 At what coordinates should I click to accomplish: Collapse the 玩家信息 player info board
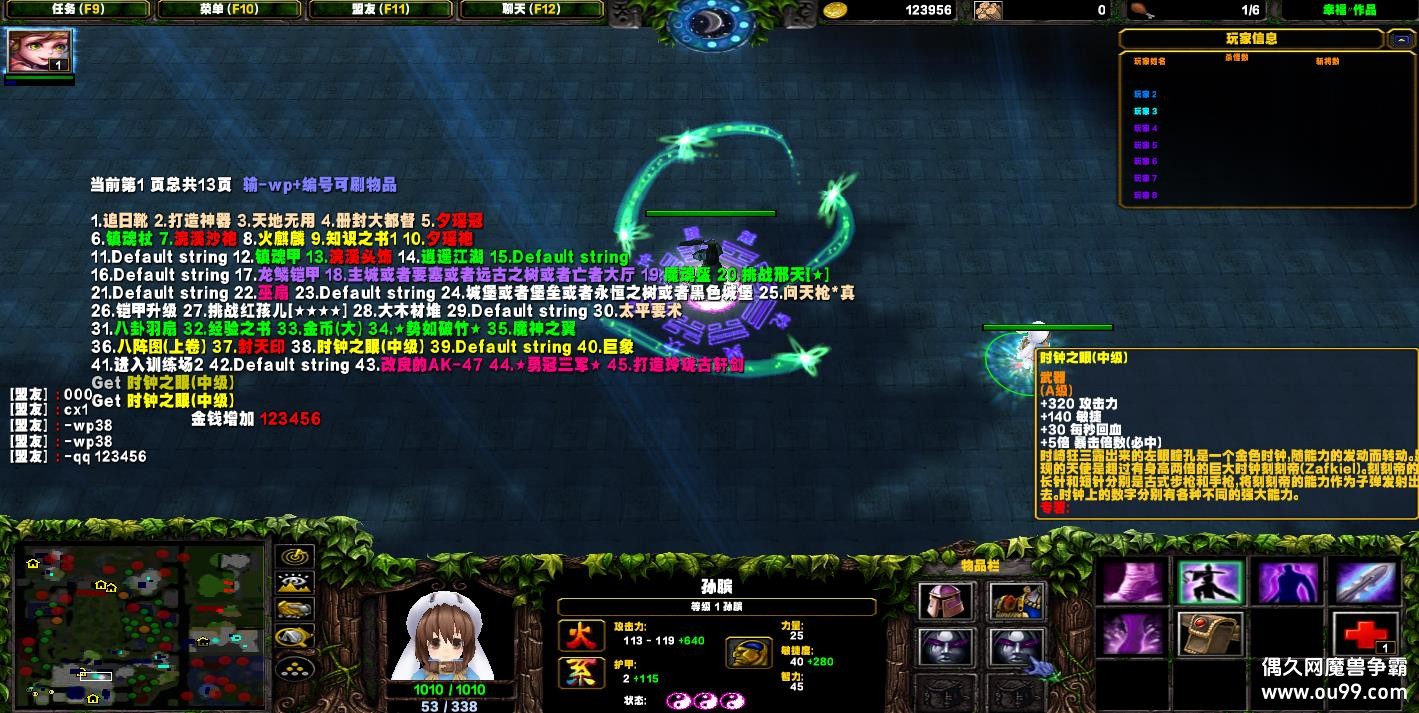click(x=1400, y=40)
